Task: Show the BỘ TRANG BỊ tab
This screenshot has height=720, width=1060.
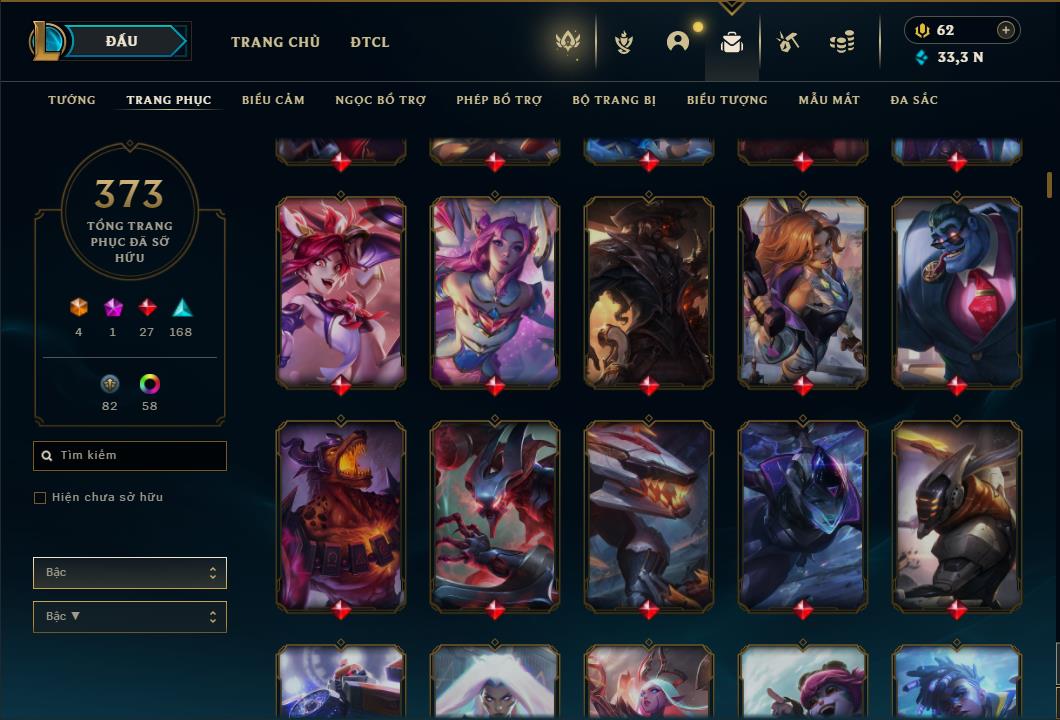Action: 614,100
